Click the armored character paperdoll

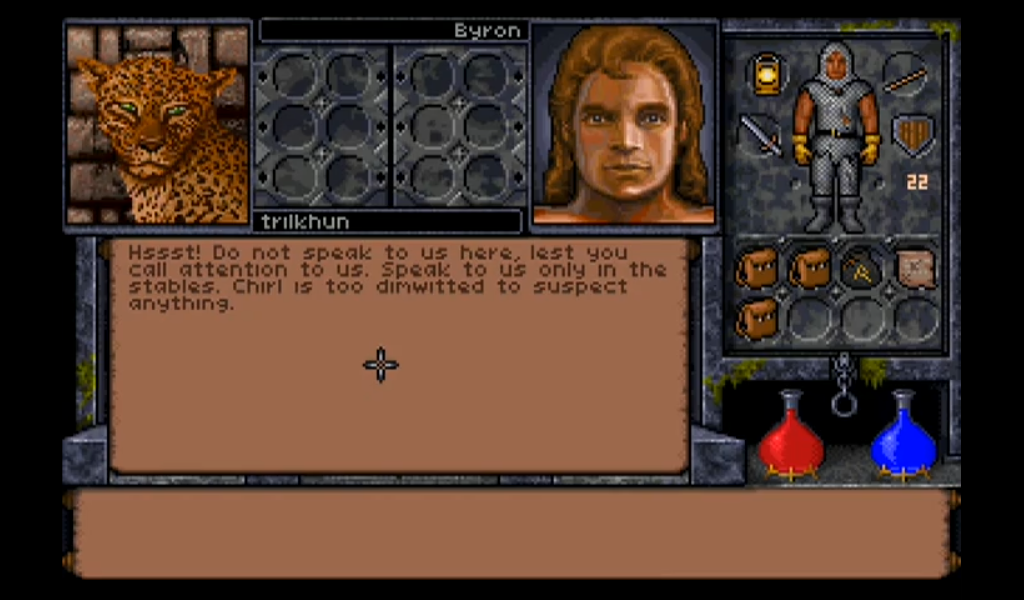836,135
